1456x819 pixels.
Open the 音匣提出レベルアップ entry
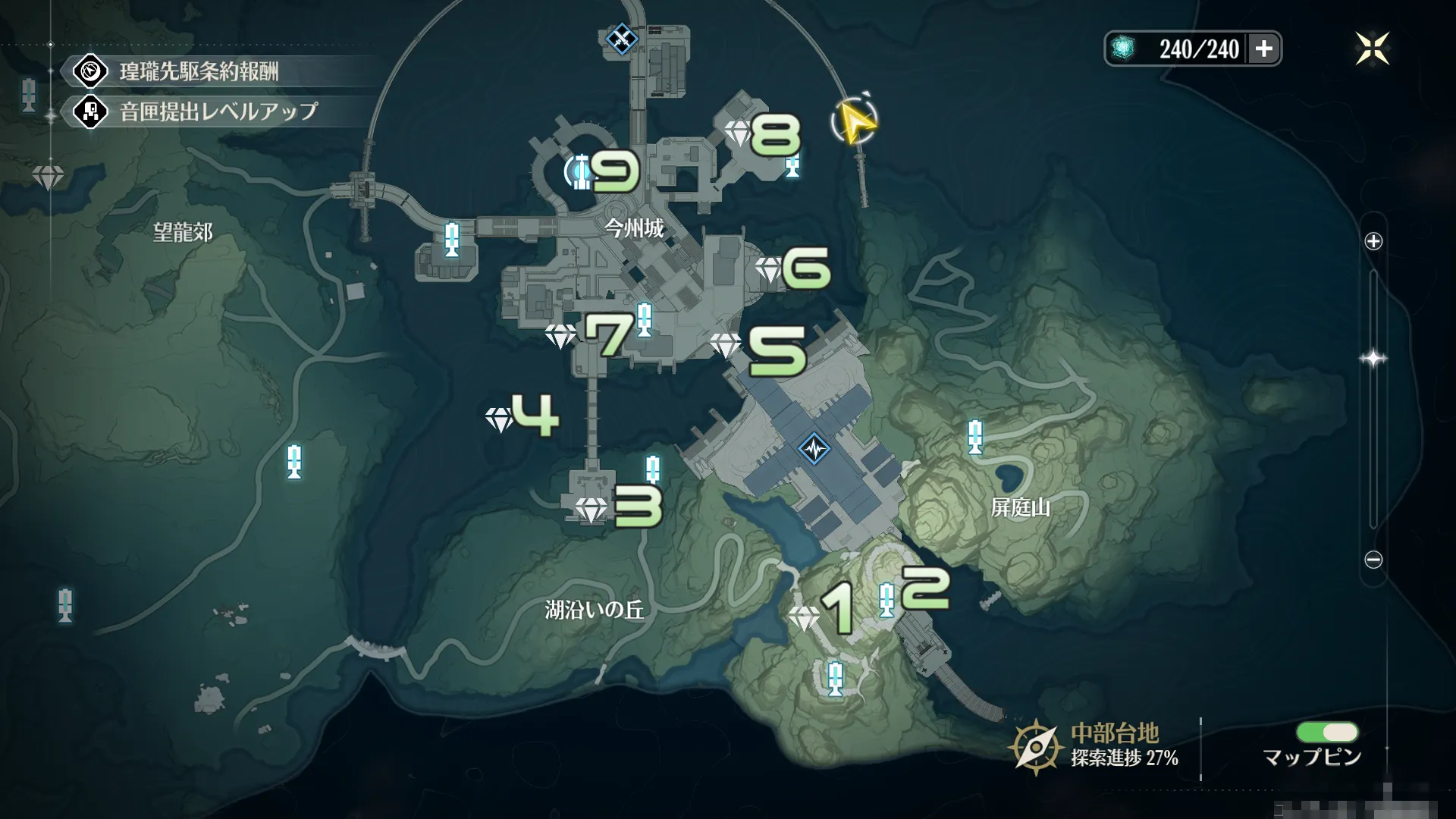pos(218,112)
